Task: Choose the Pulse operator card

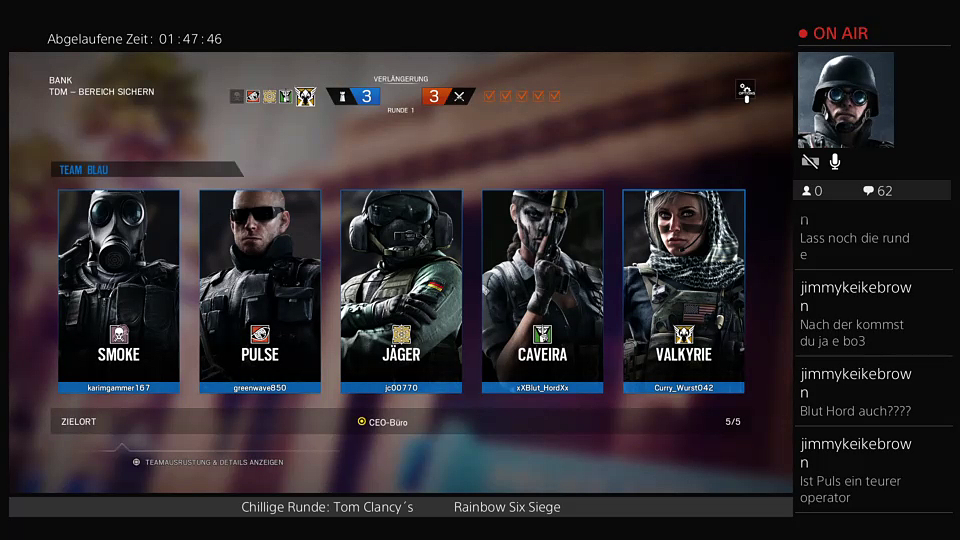Action: point(260,290)
